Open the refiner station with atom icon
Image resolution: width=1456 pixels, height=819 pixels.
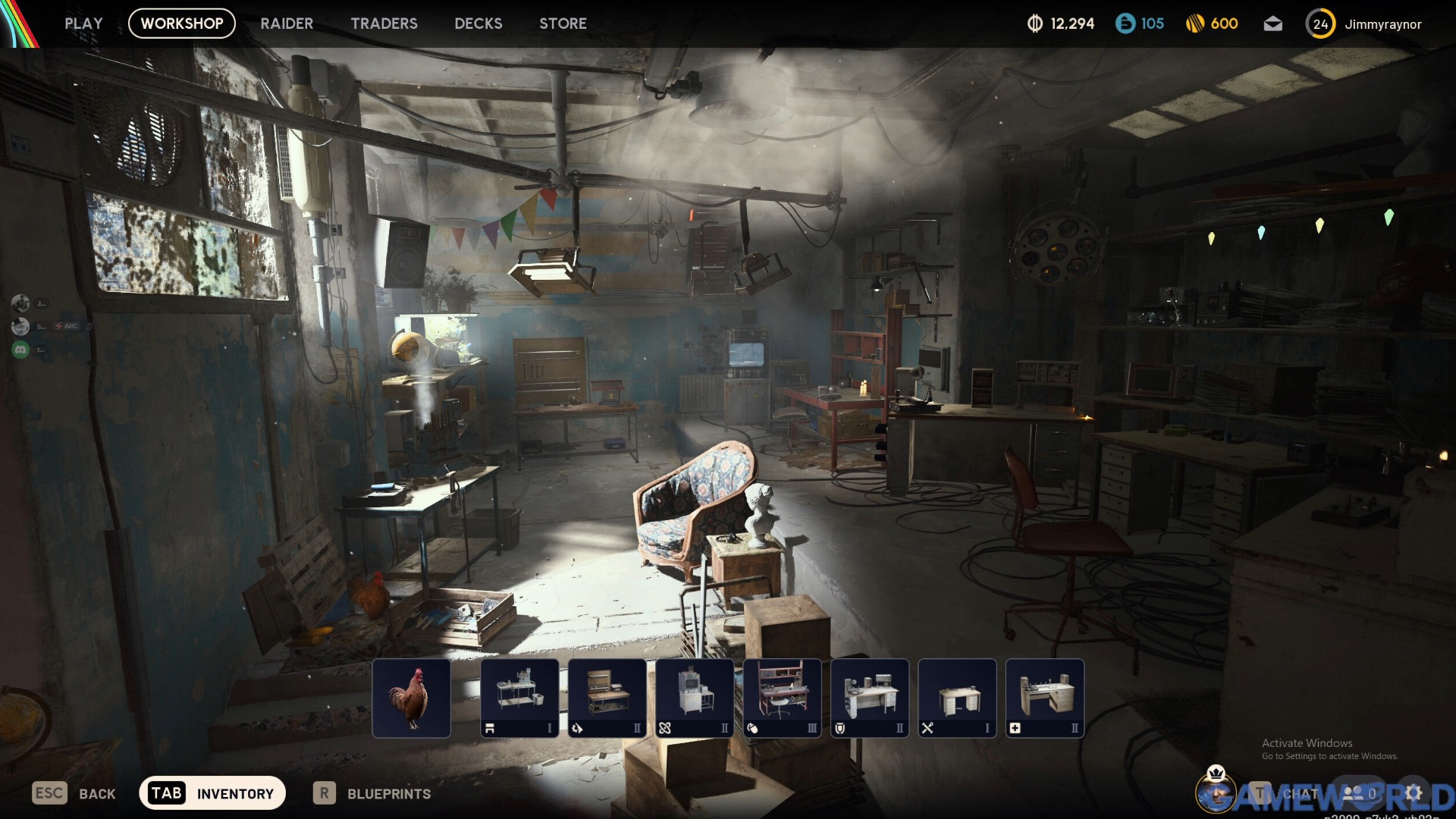coord(695,698)
